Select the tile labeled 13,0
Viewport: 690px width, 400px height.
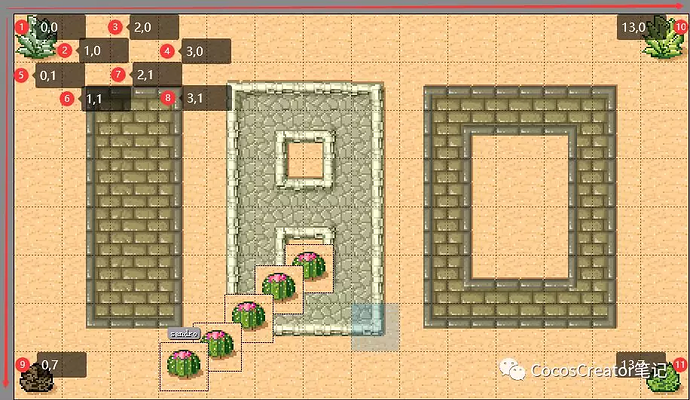point(634,27)
